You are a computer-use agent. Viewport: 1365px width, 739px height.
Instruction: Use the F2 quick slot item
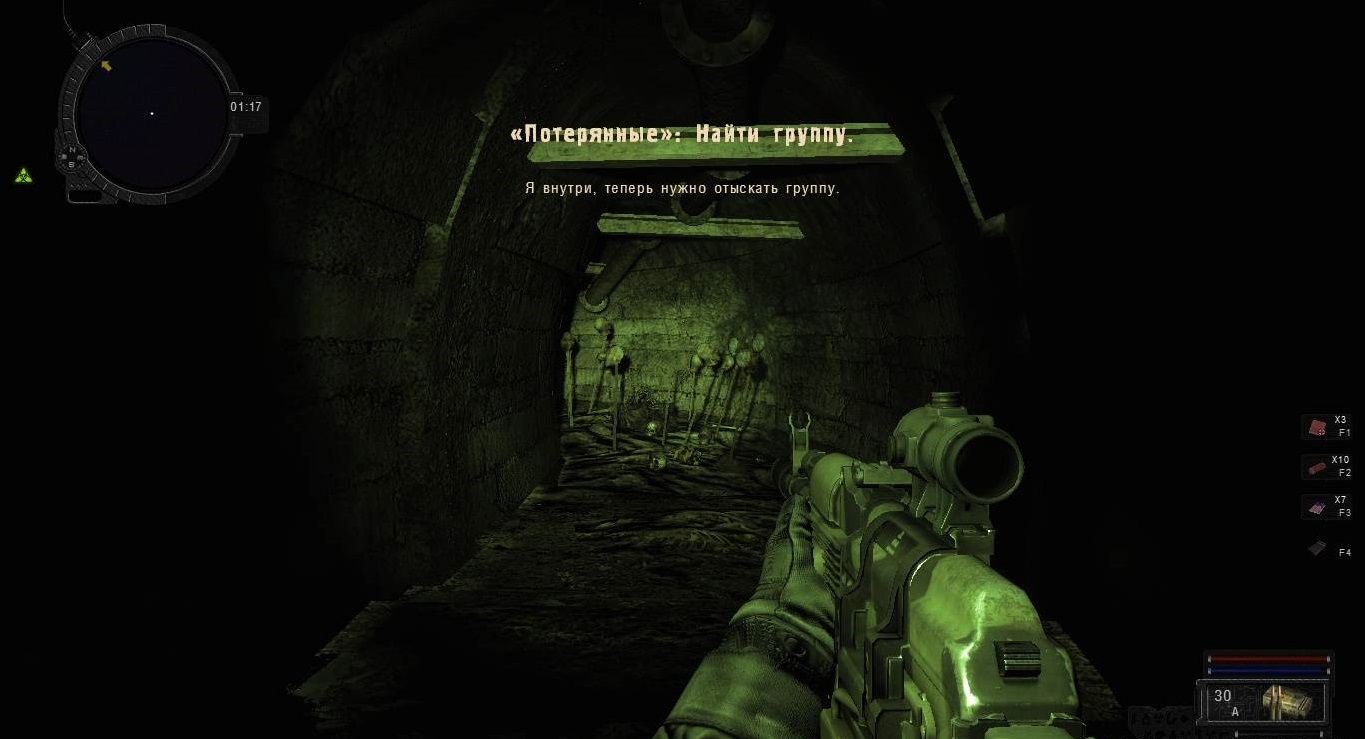click(1316, 467)
